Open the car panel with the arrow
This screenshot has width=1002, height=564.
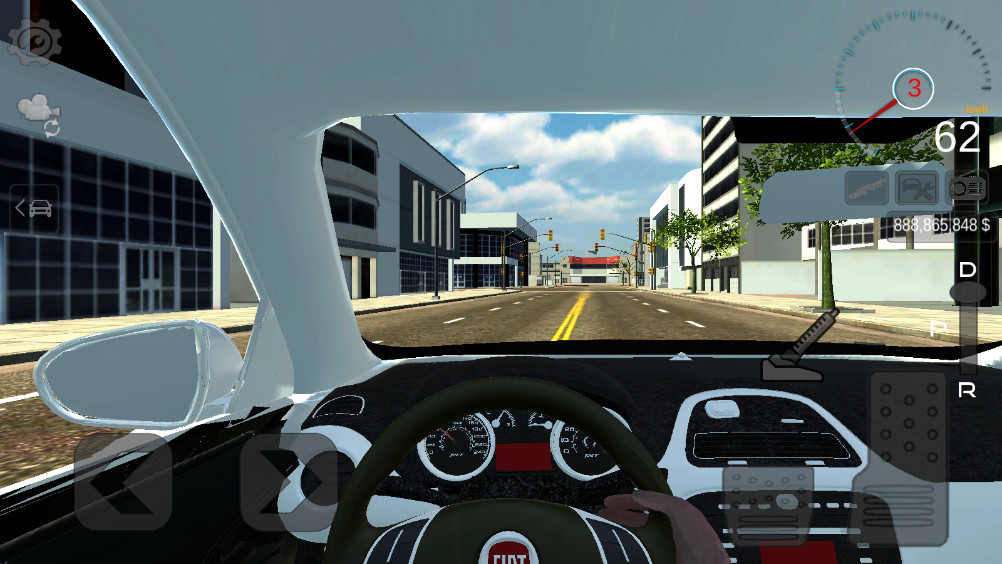click(x=35, y=208)
